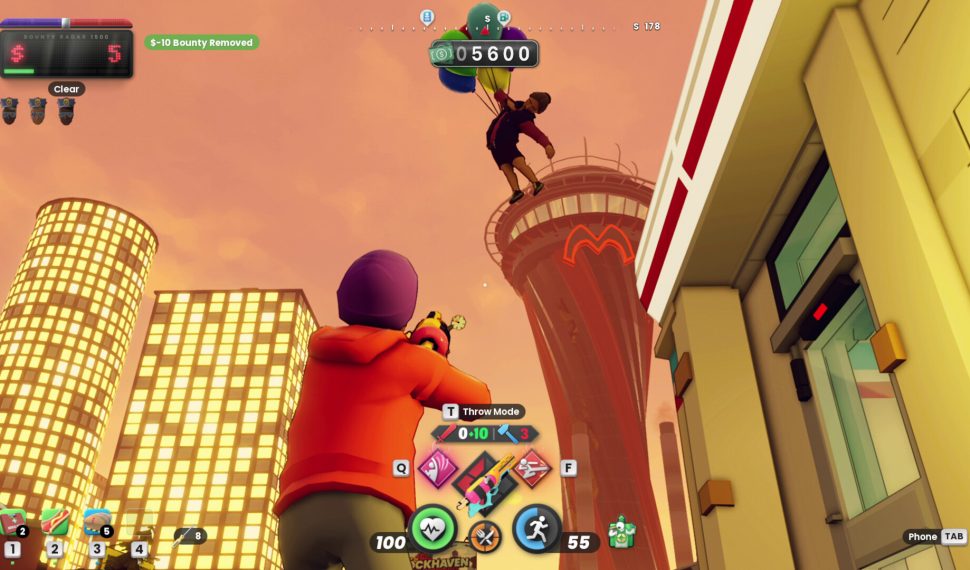Click the fork and knife hunger icon
Viewport: 970px width, 570px height.
coord(485,537)
